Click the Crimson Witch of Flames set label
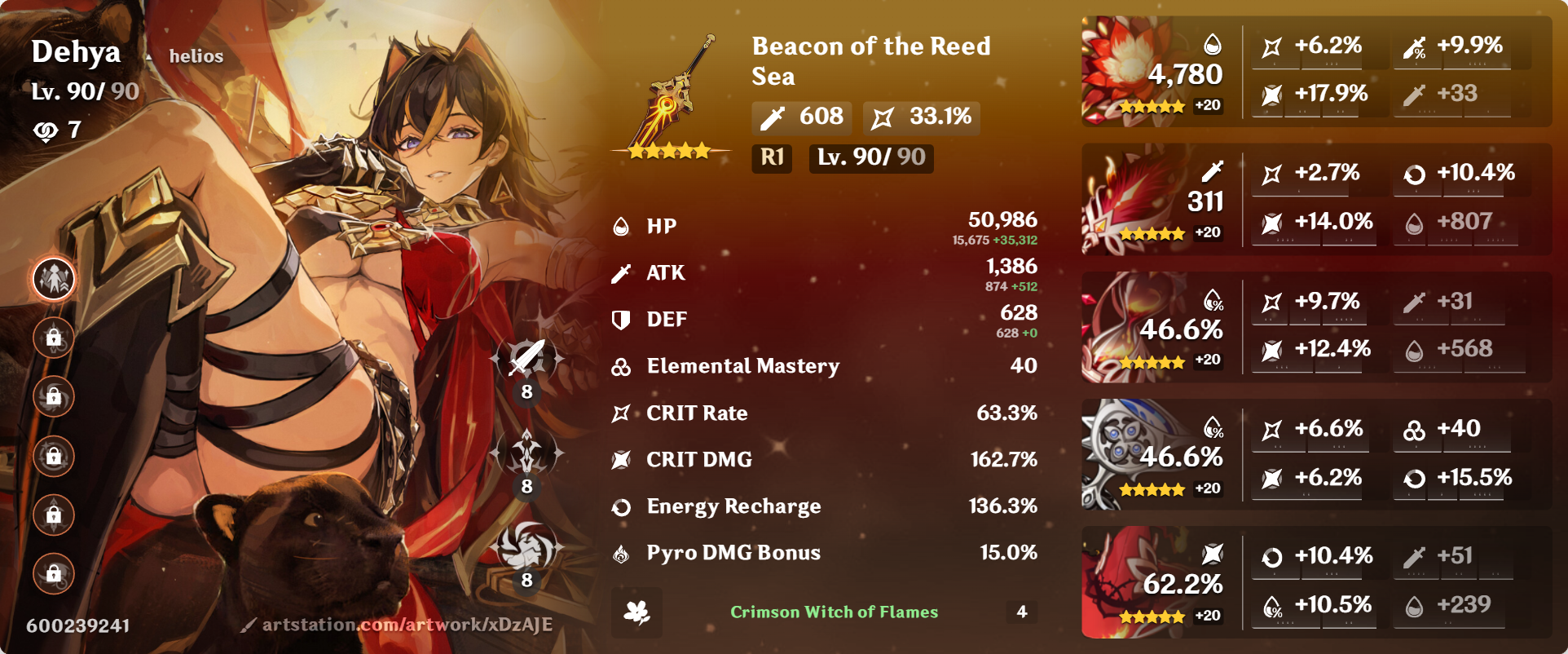Screen dimensions: 1568x654 click(x=834, y=612)
